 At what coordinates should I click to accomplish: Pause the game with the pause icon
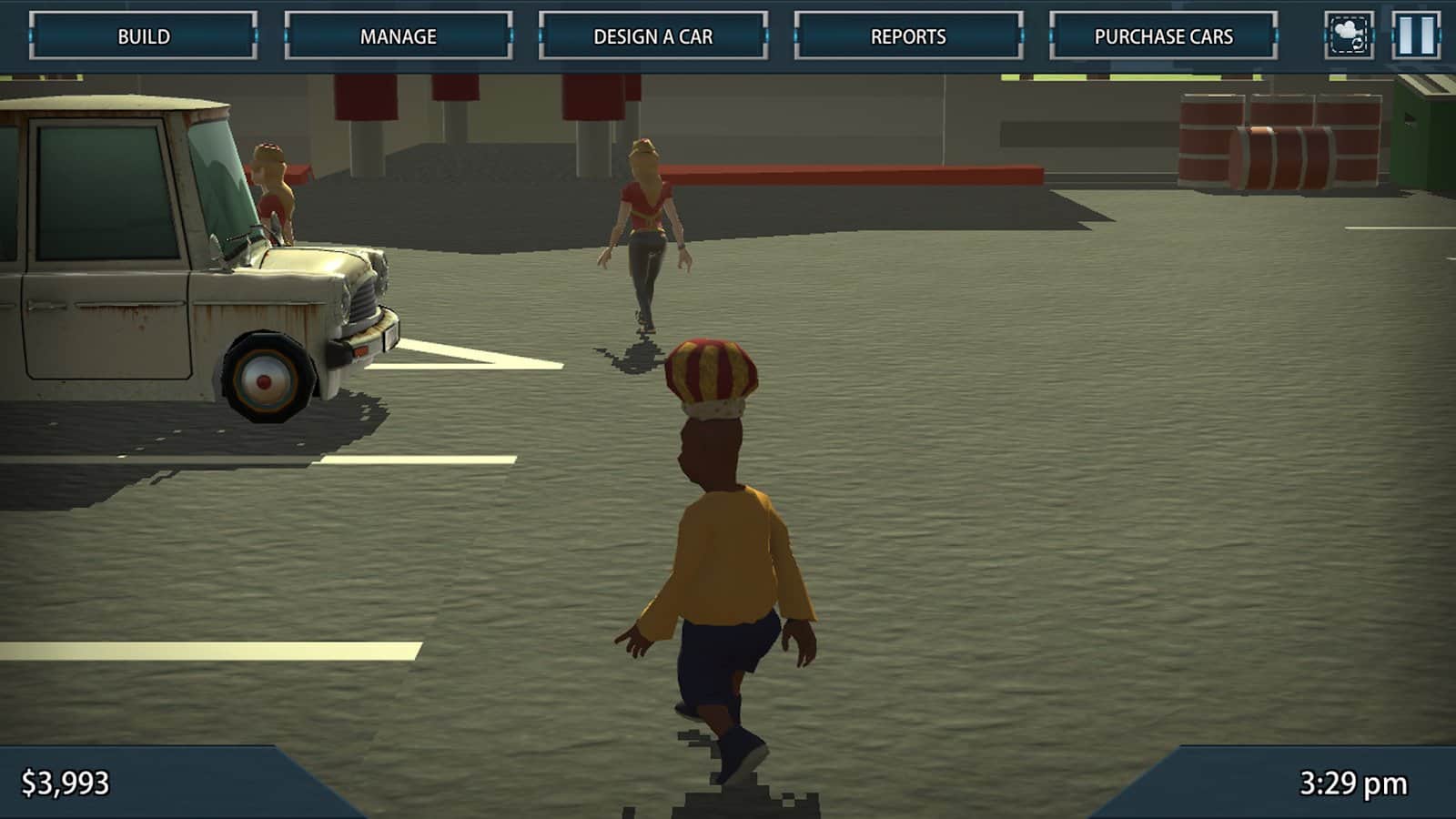1416,34
